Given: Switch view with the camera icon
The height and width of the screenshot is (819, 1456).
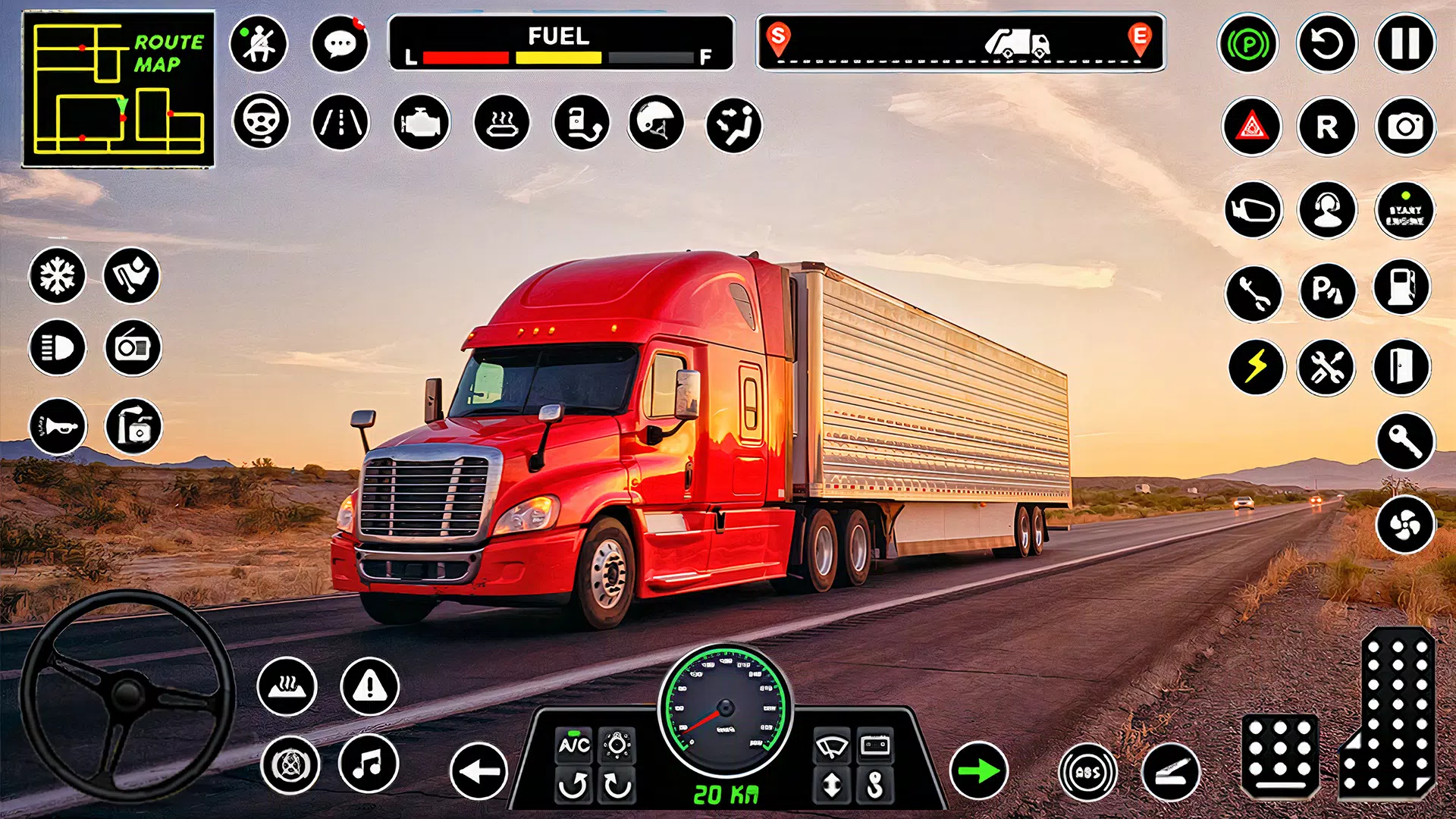Looking at the screenshot, I should pyautogui.click(x=1404, y=127).
